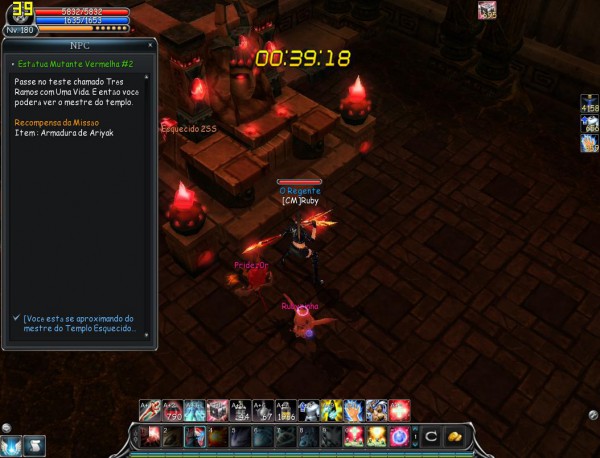Click the gold coins icon on hotbar
The image size is (600, 458).
455,436
